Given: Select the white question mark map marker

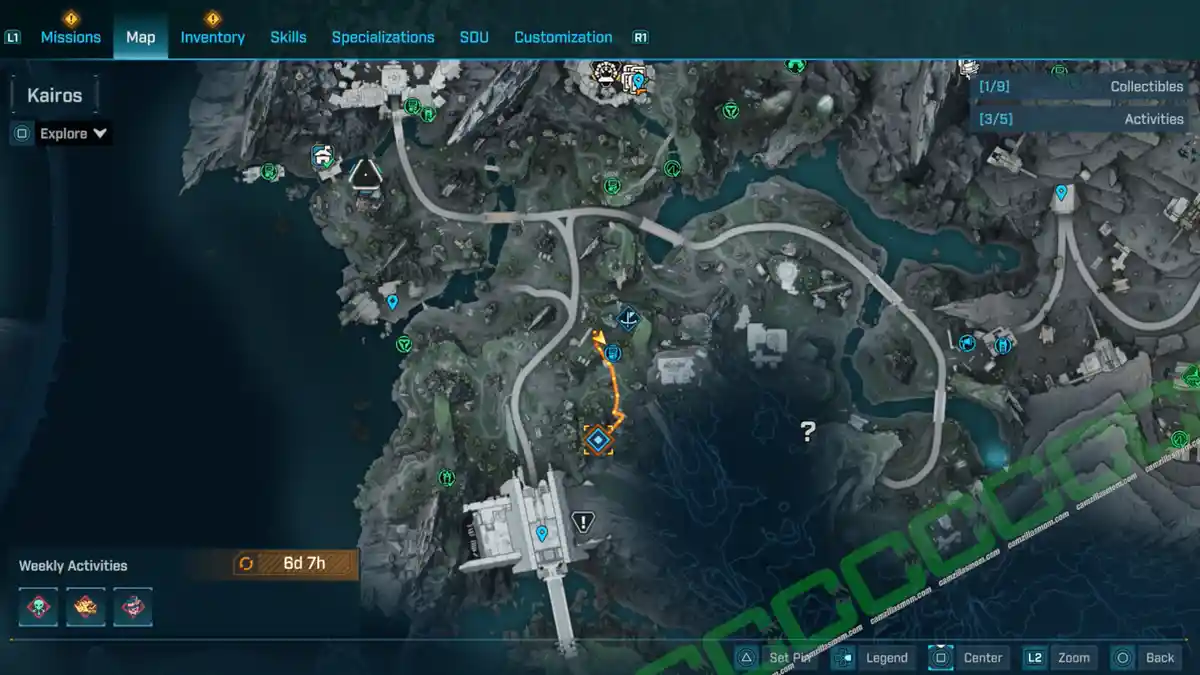Looking at the screenshot, I should (808, 432).
